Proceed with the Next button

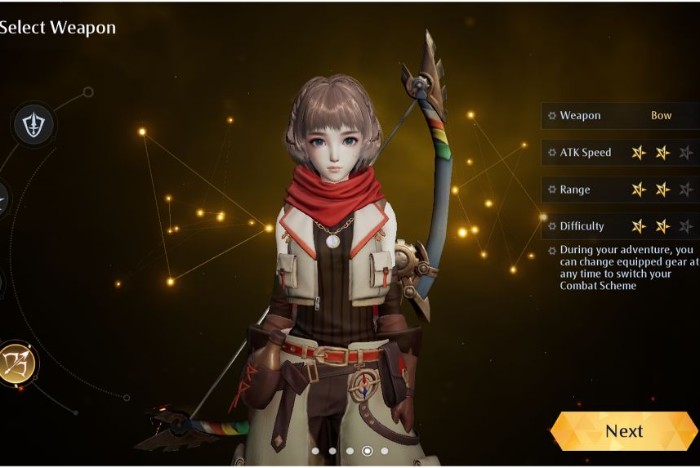(624, 431)
